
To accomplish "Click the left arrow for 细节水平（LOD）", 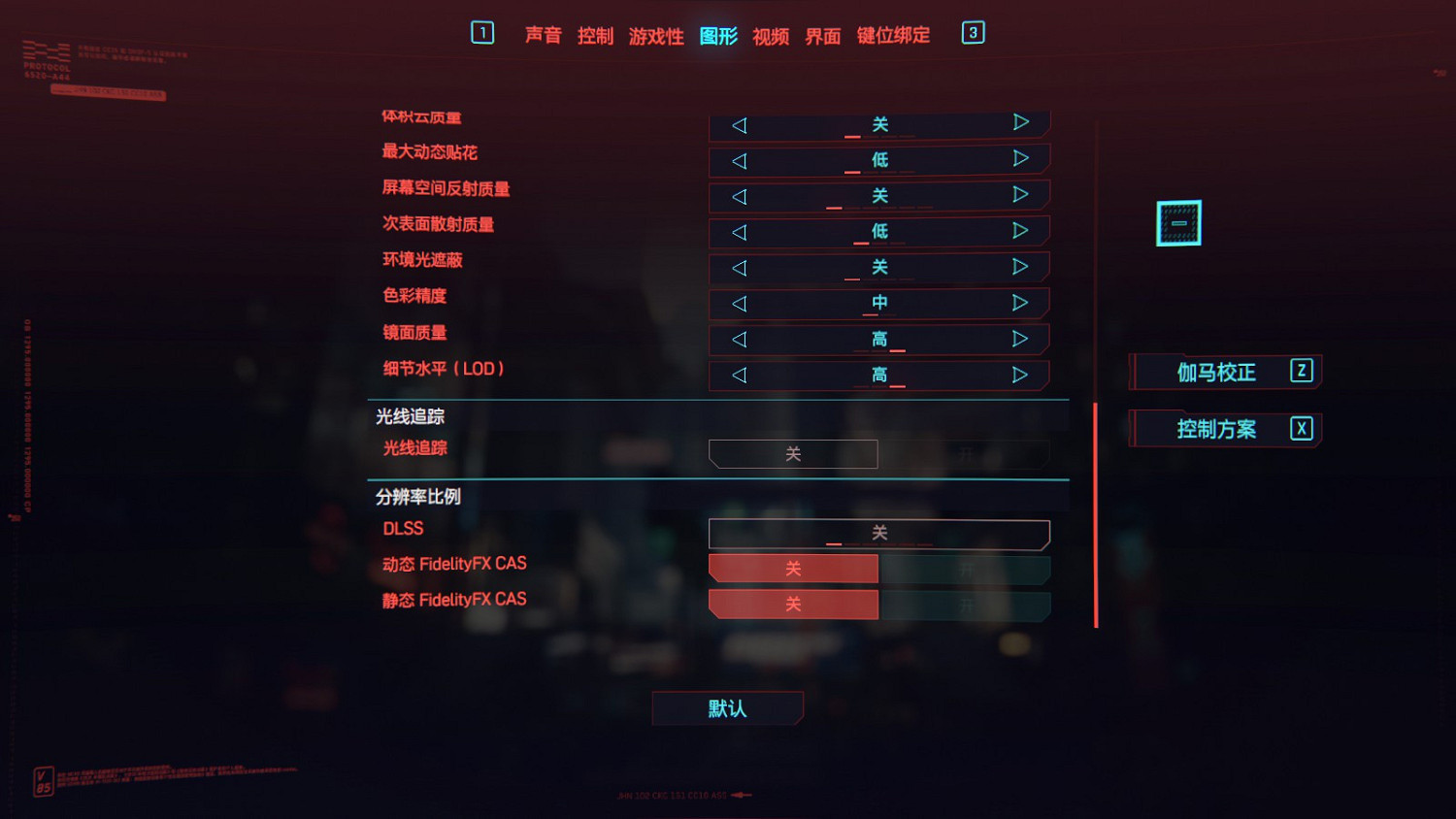I will coord(741,375).
